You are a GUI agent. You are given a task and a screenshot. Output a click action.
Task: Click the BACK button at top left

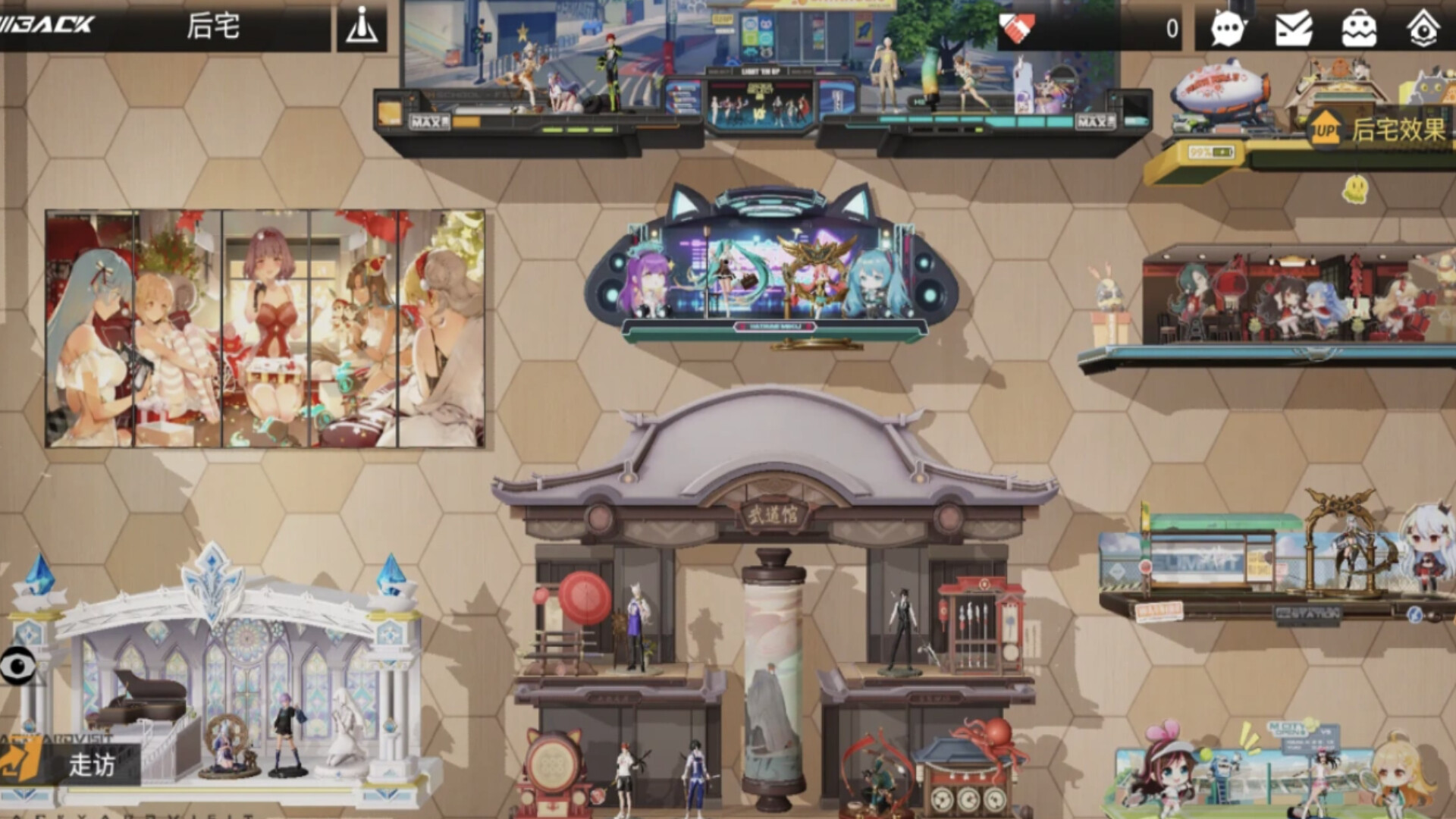[x=45, y=24]
